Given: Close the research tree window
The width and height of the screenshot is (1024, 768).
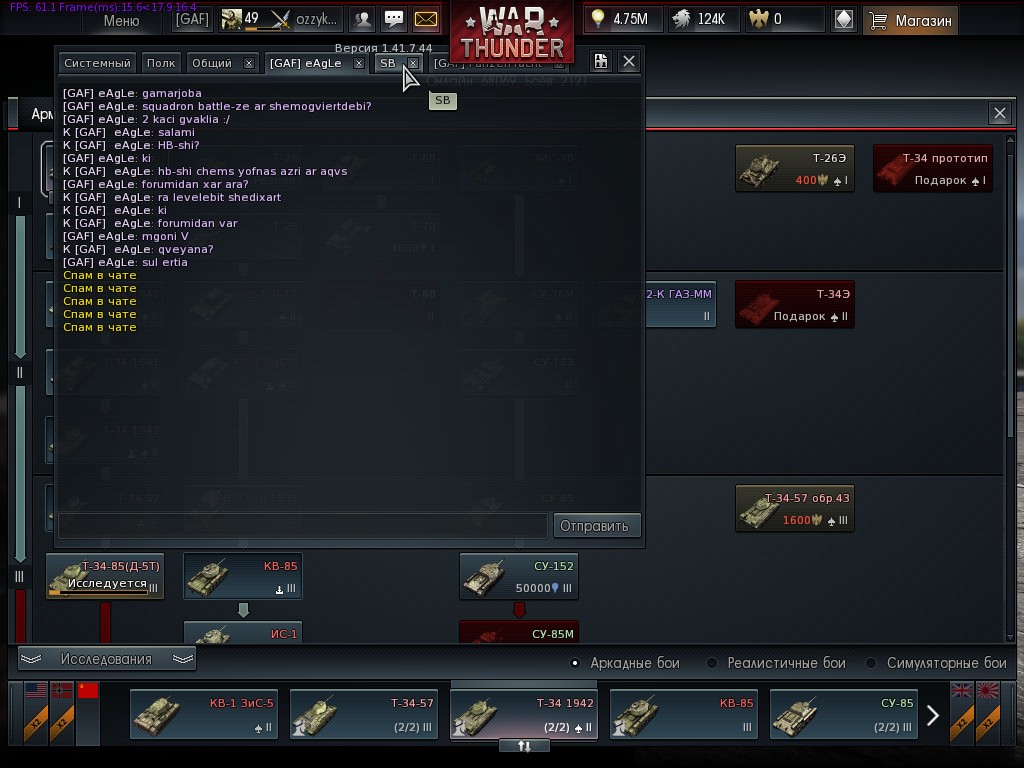Looking at the screenshot, I should click(x=999, y=114).
